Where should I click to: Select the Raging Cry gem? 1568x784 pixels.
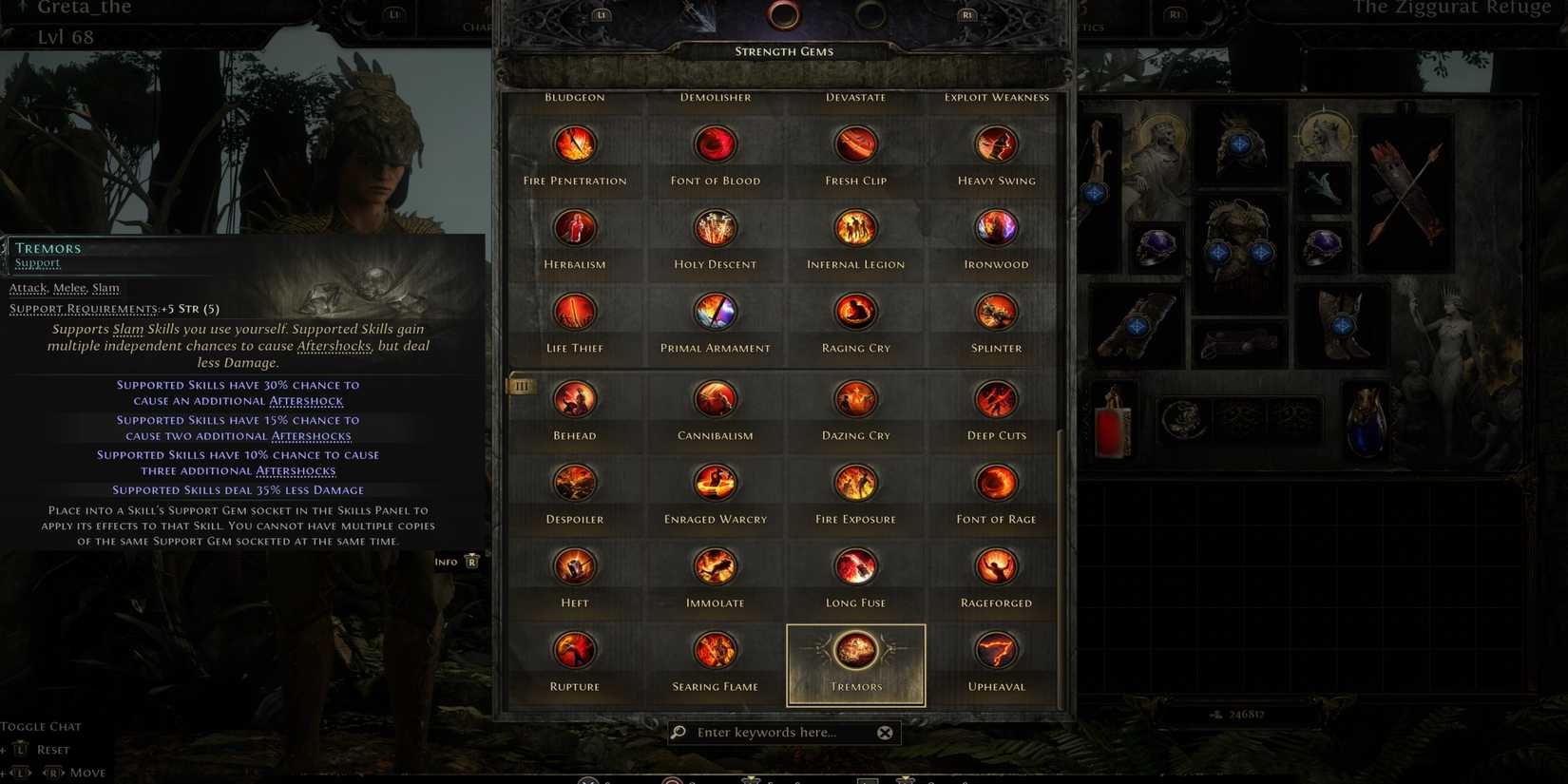pos(854,311)
